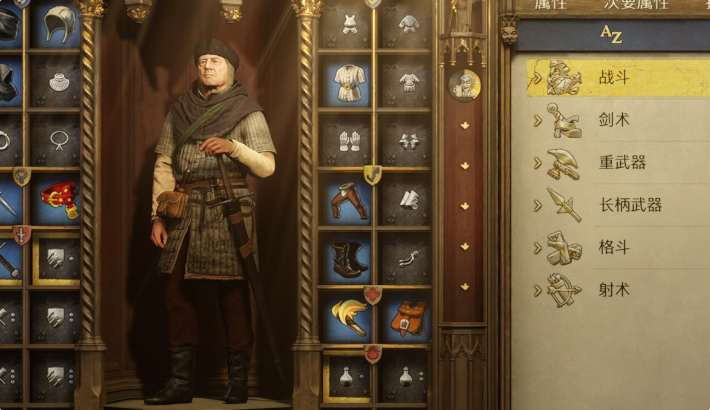The width and height of the screenshot is (710, 410).
Task: Click the round character portrait medallion
Action: point(465,85)
